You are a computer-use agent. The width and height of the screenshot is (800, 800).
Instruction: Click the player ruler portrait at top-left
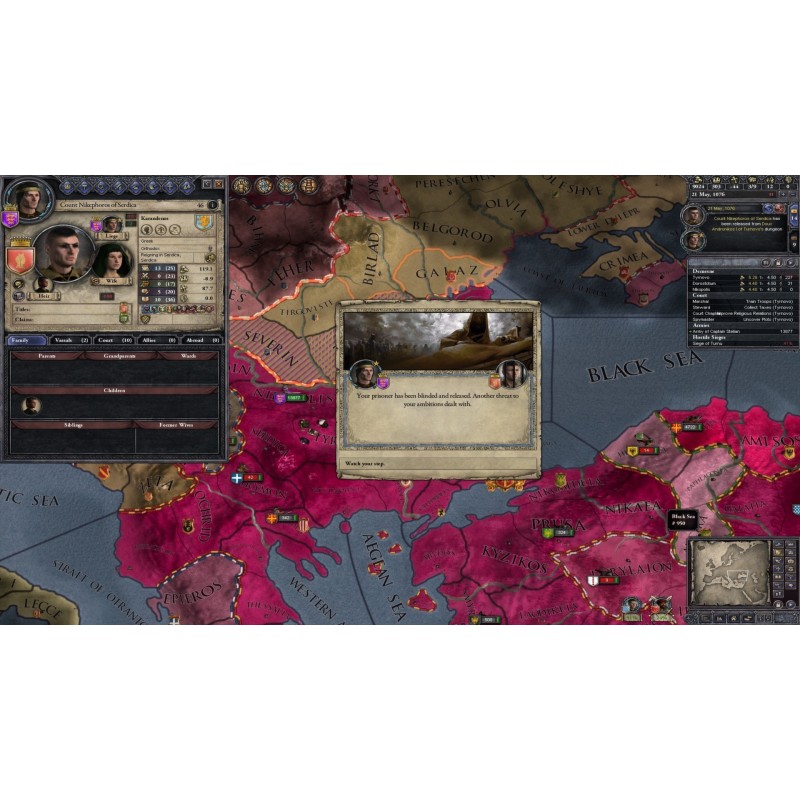(30, 198)
